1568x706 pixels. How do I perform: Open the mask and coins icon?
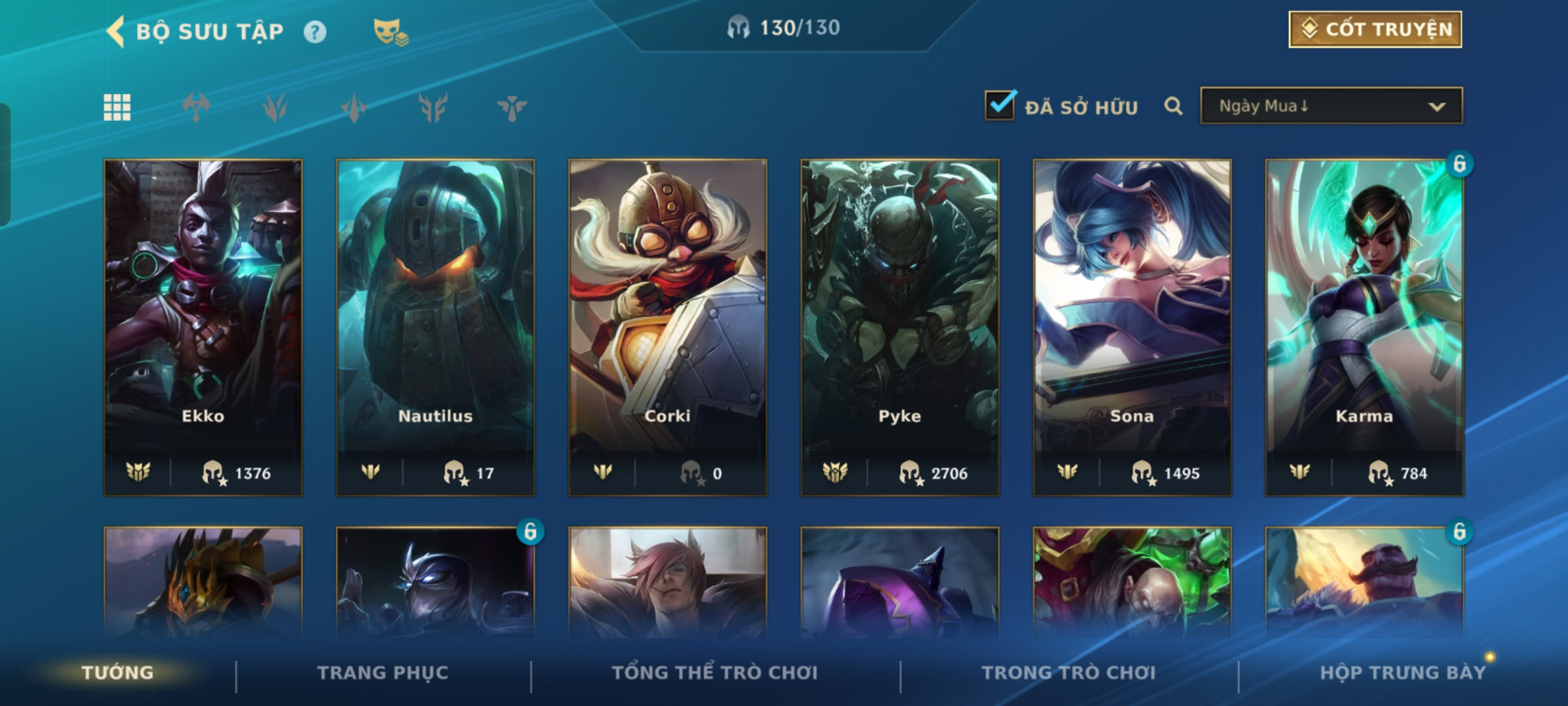point(390,31)
